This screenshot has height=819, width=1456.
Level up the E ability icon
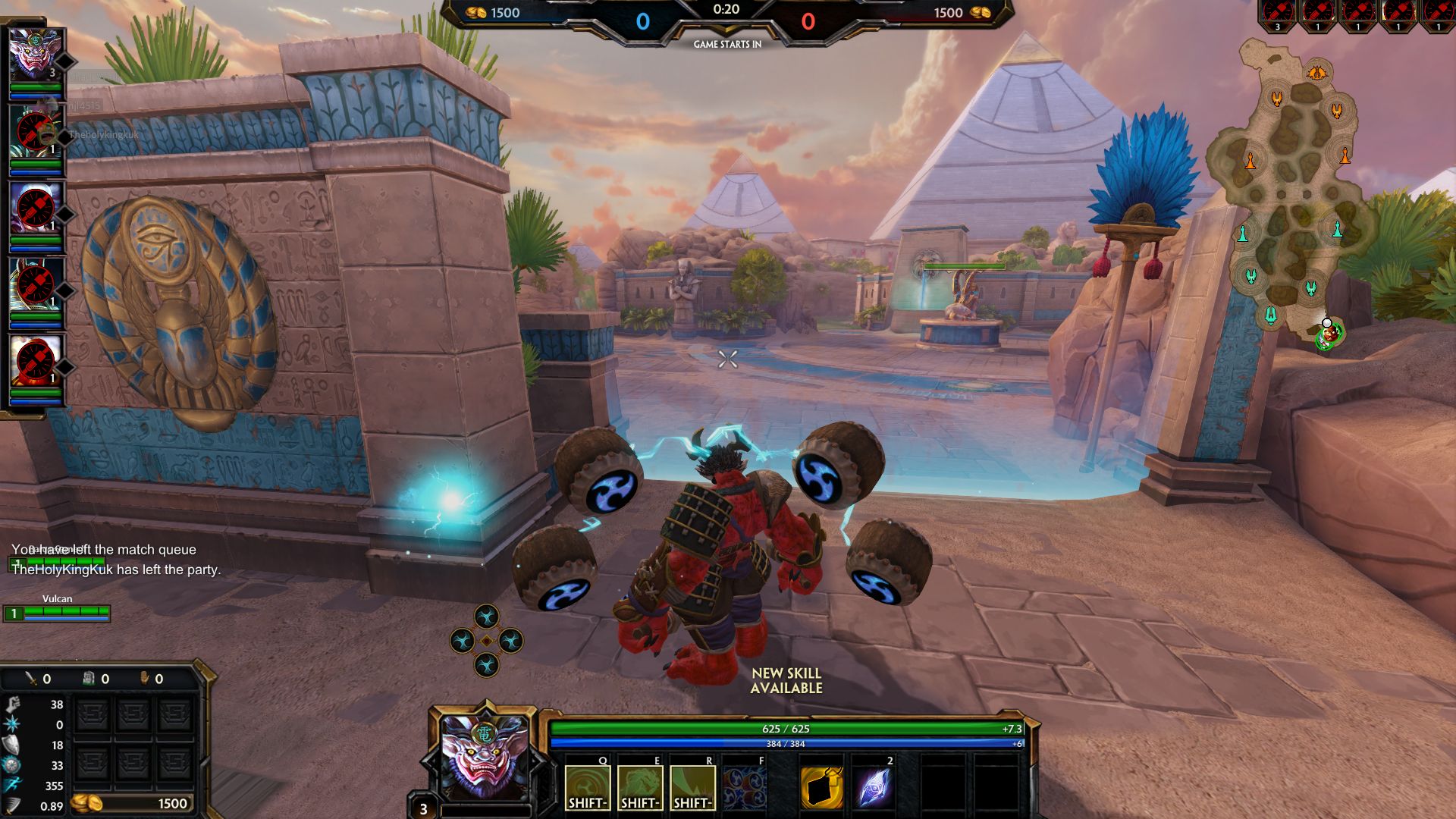640,787
